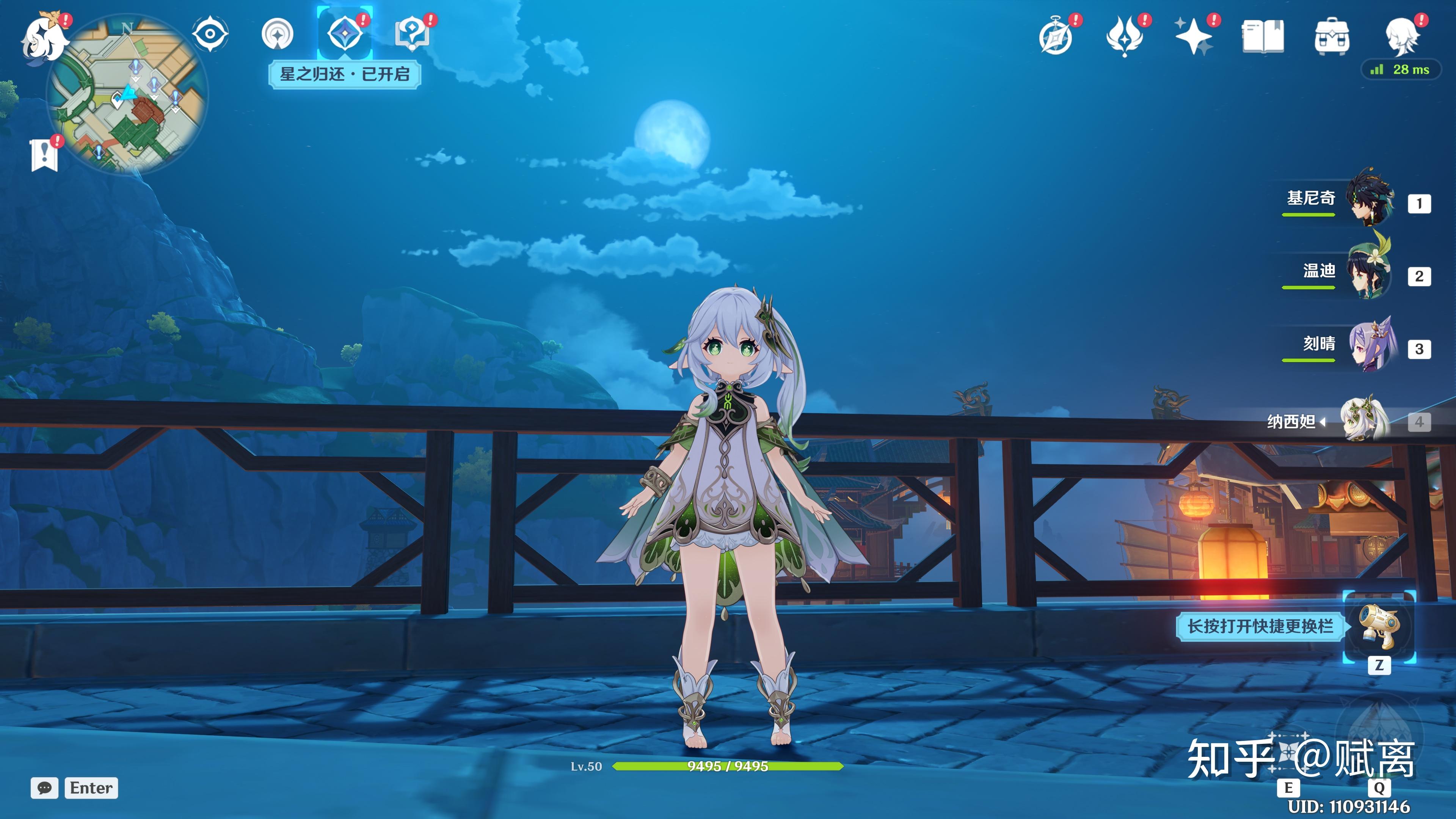Open the Paimon menu icon

pos(44,38)
